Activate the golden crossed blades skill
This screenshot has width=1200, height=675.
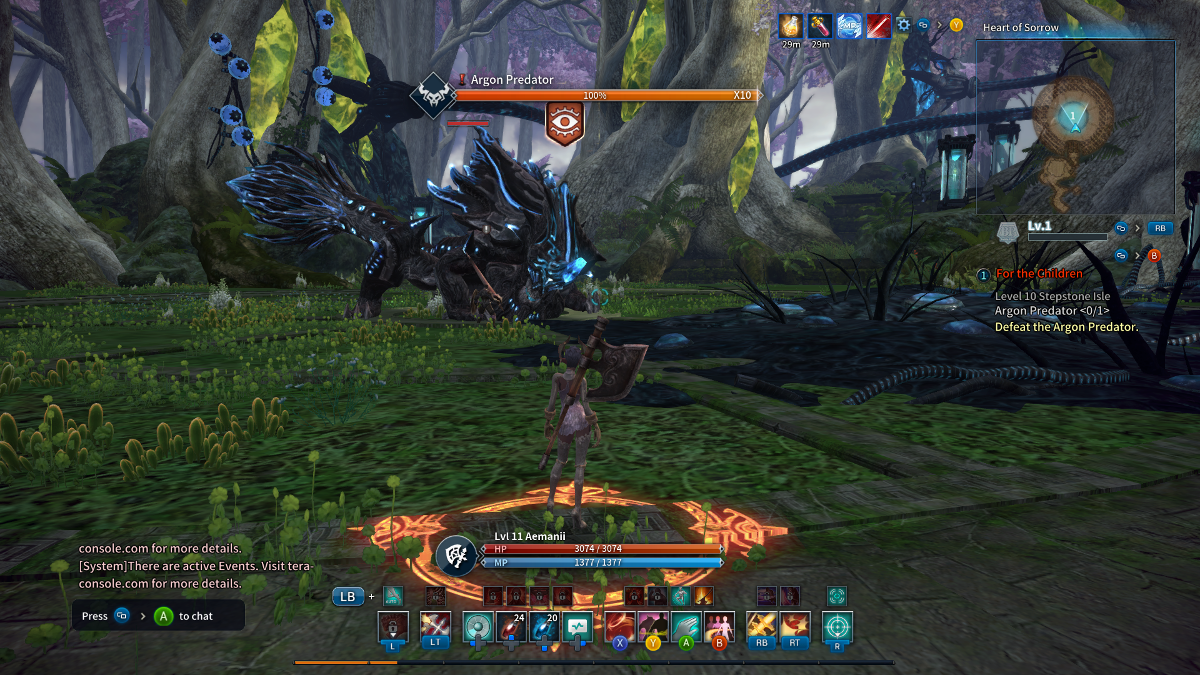762,627
